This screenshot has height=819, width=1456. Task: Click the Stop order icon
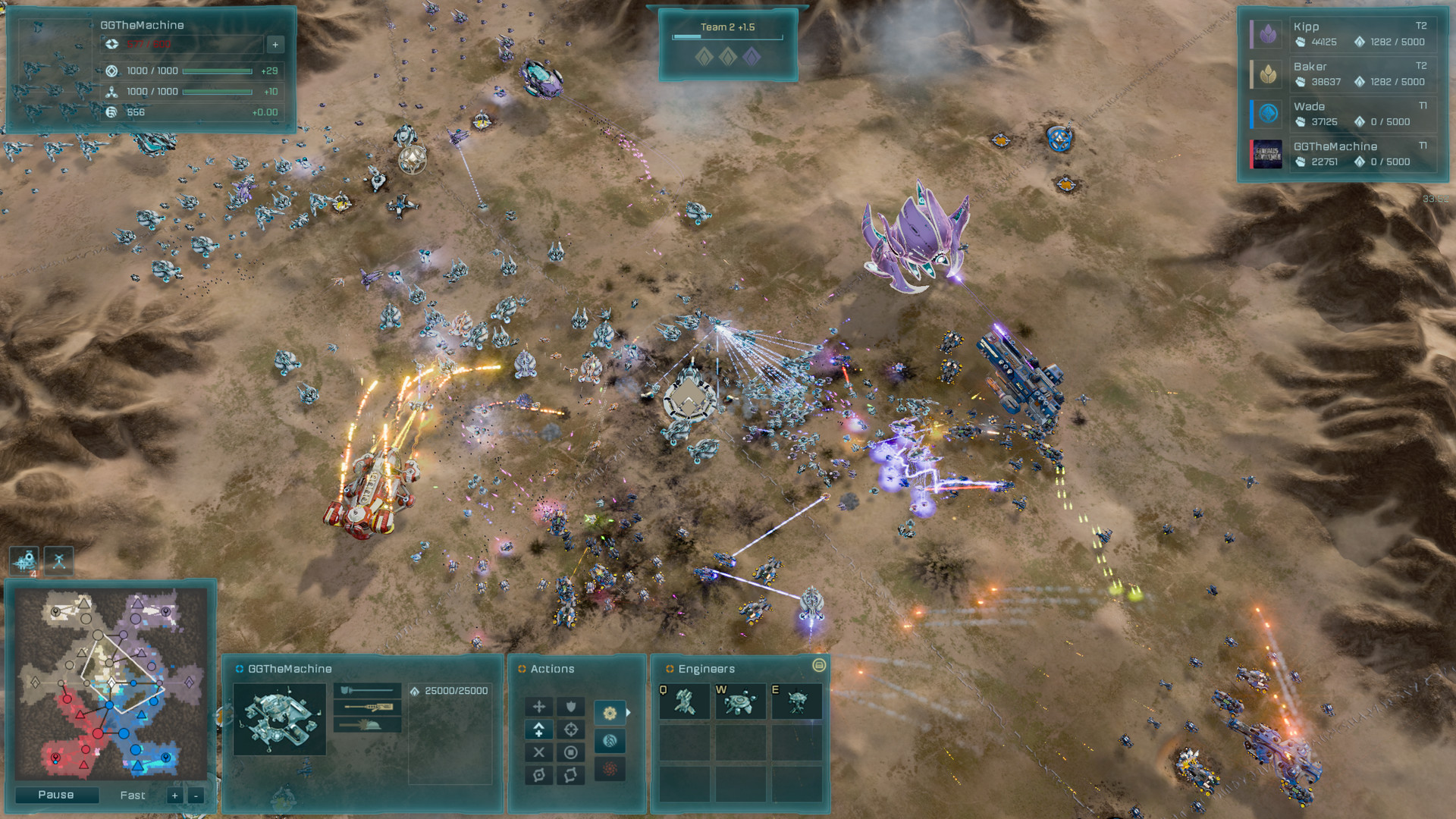point(571,753)
